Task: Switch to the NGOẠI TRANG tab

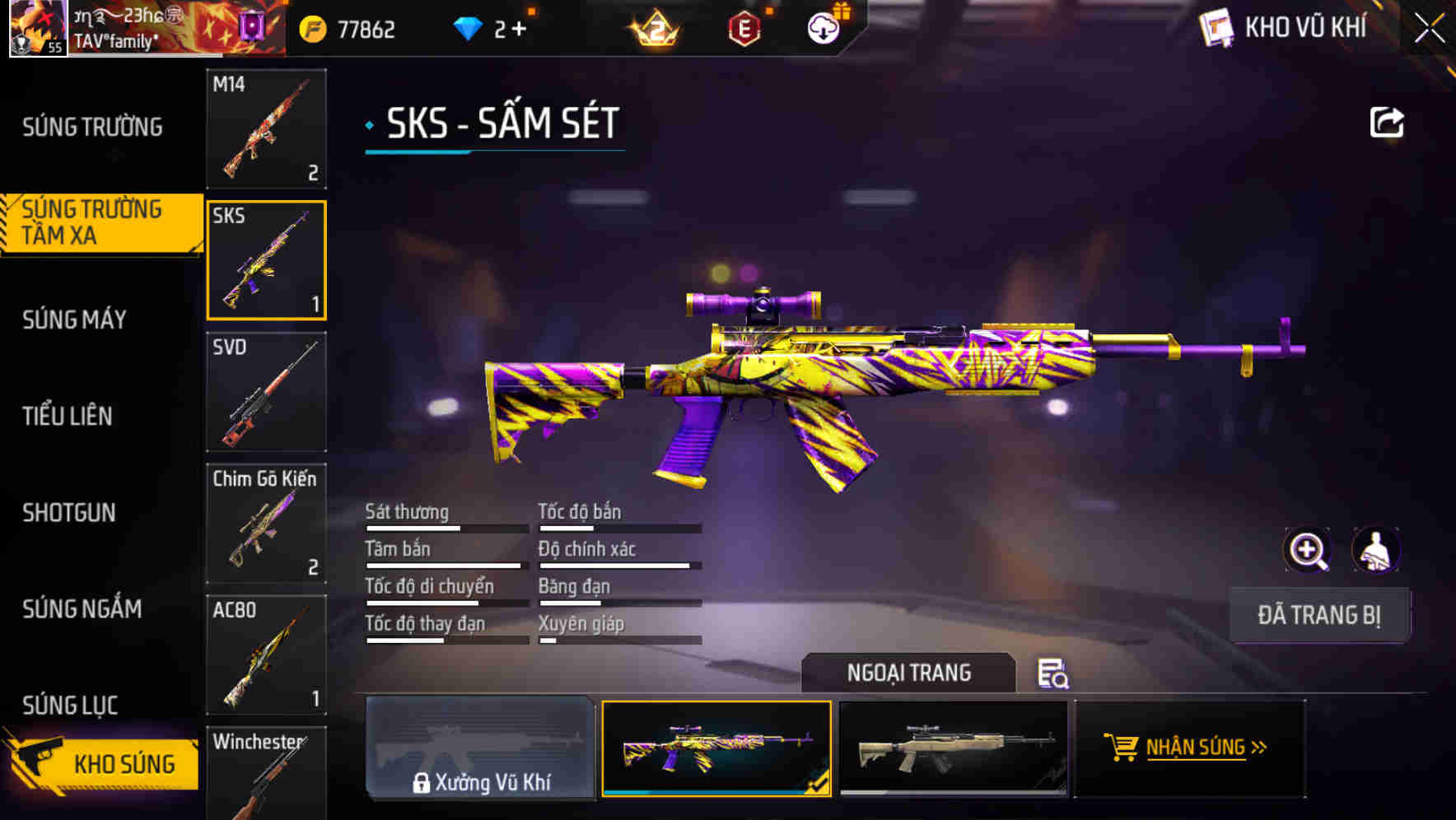Action: (910, 673)
